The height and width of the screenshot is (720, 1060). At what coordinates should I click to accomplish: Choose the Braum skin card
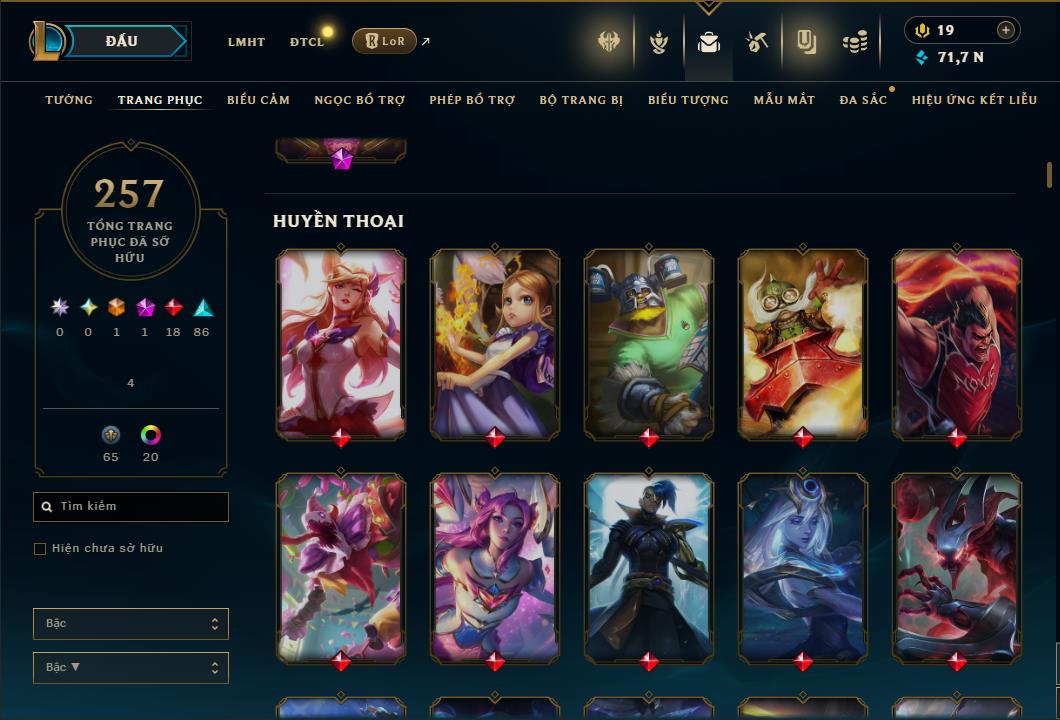pos(649,343)
